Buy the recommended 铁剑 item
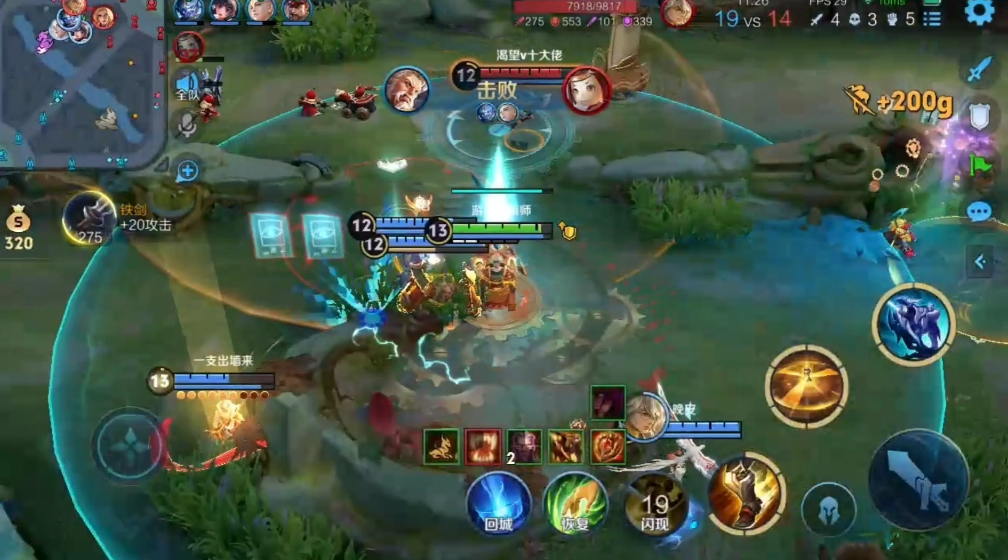Screen dimensions: 1008x560 pyautogui.click(x=90, y=218)
